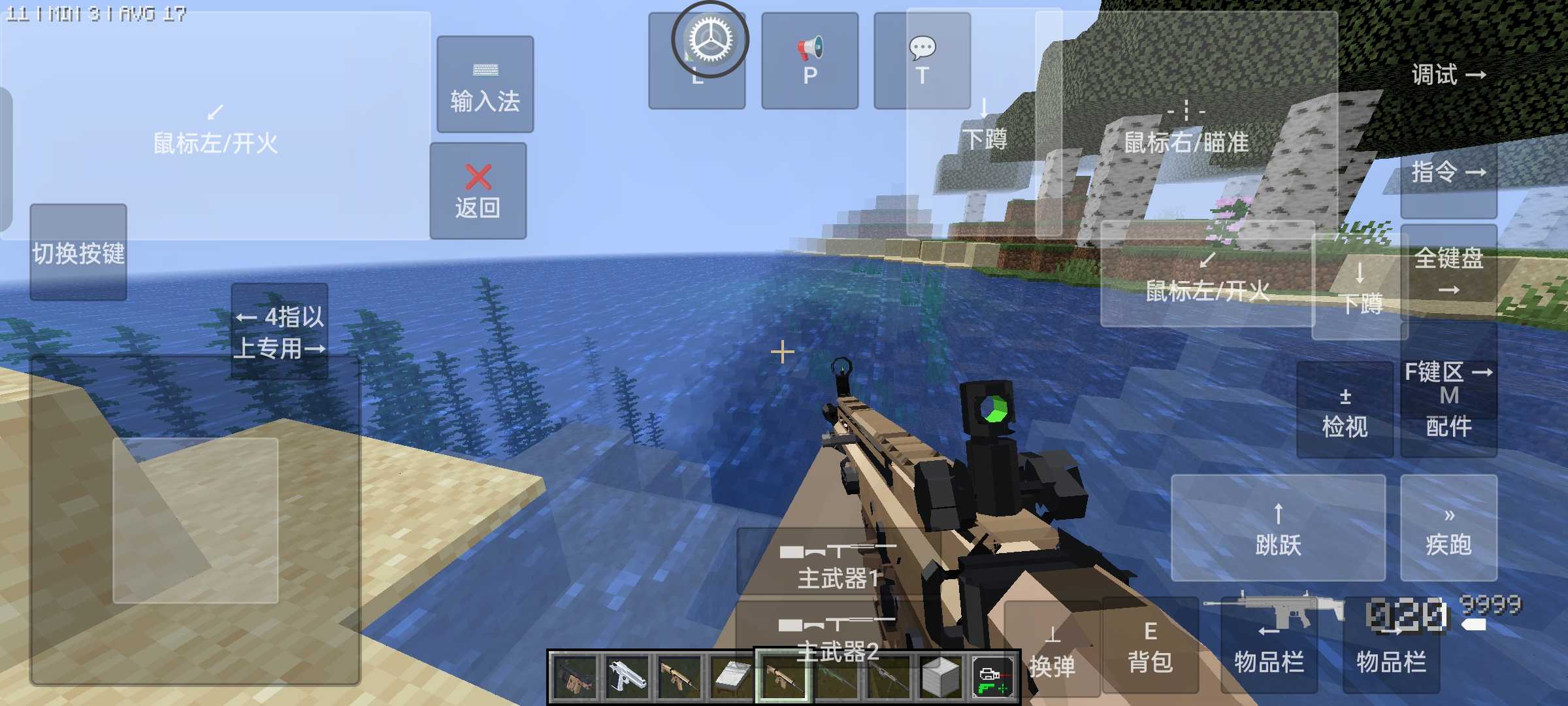Tap the 检视 inspect button

1345,412
